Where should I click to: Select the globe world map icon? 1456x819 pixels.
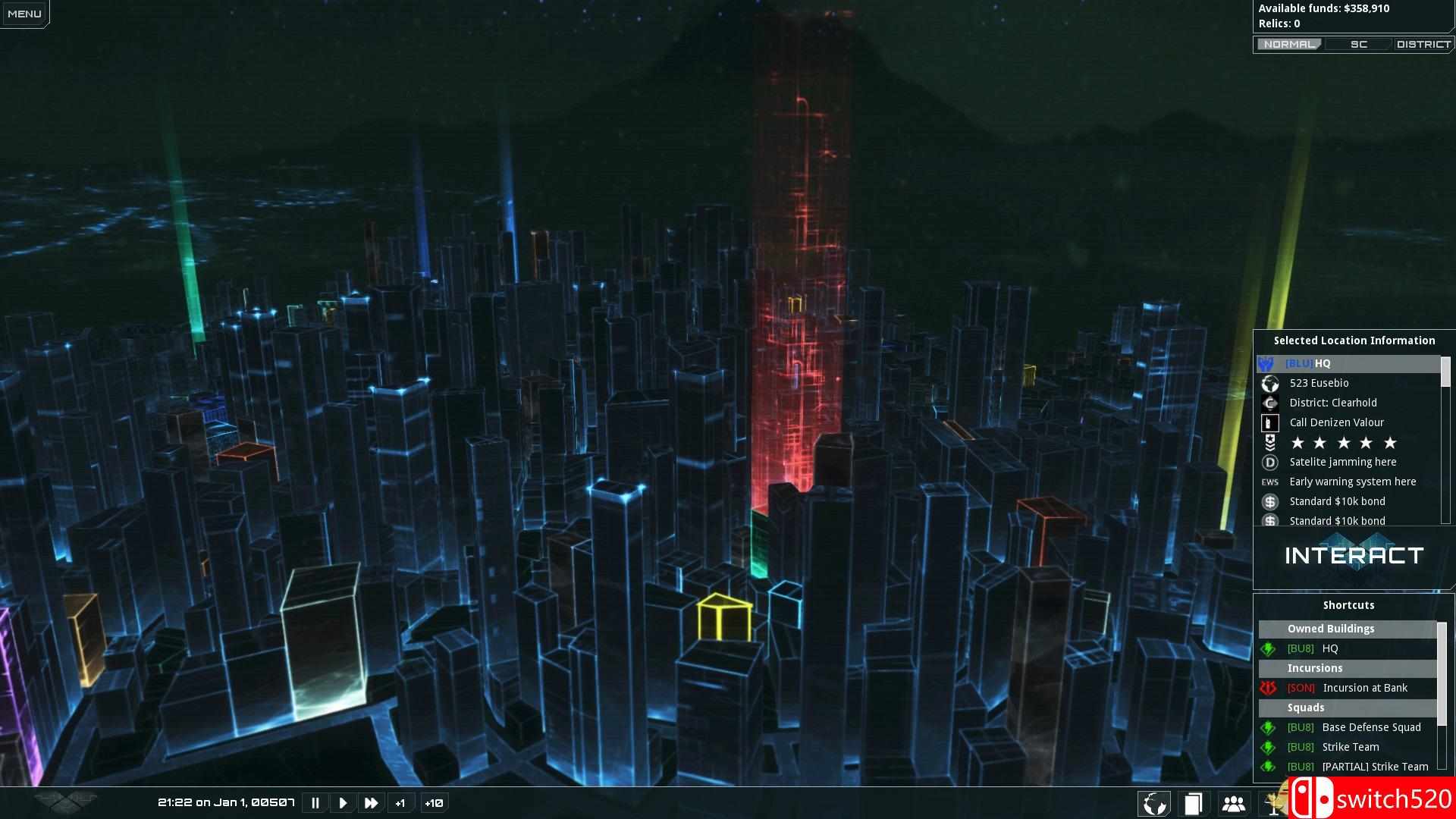tap(1153, 802)
